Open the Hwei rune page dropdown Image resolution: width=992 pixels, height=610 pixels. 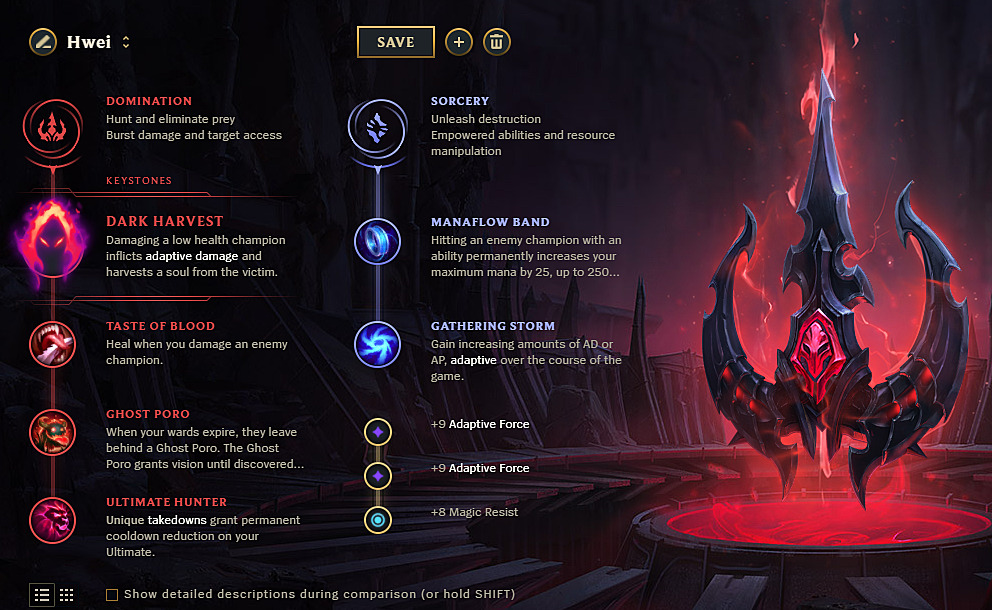(x=126, y=42)
